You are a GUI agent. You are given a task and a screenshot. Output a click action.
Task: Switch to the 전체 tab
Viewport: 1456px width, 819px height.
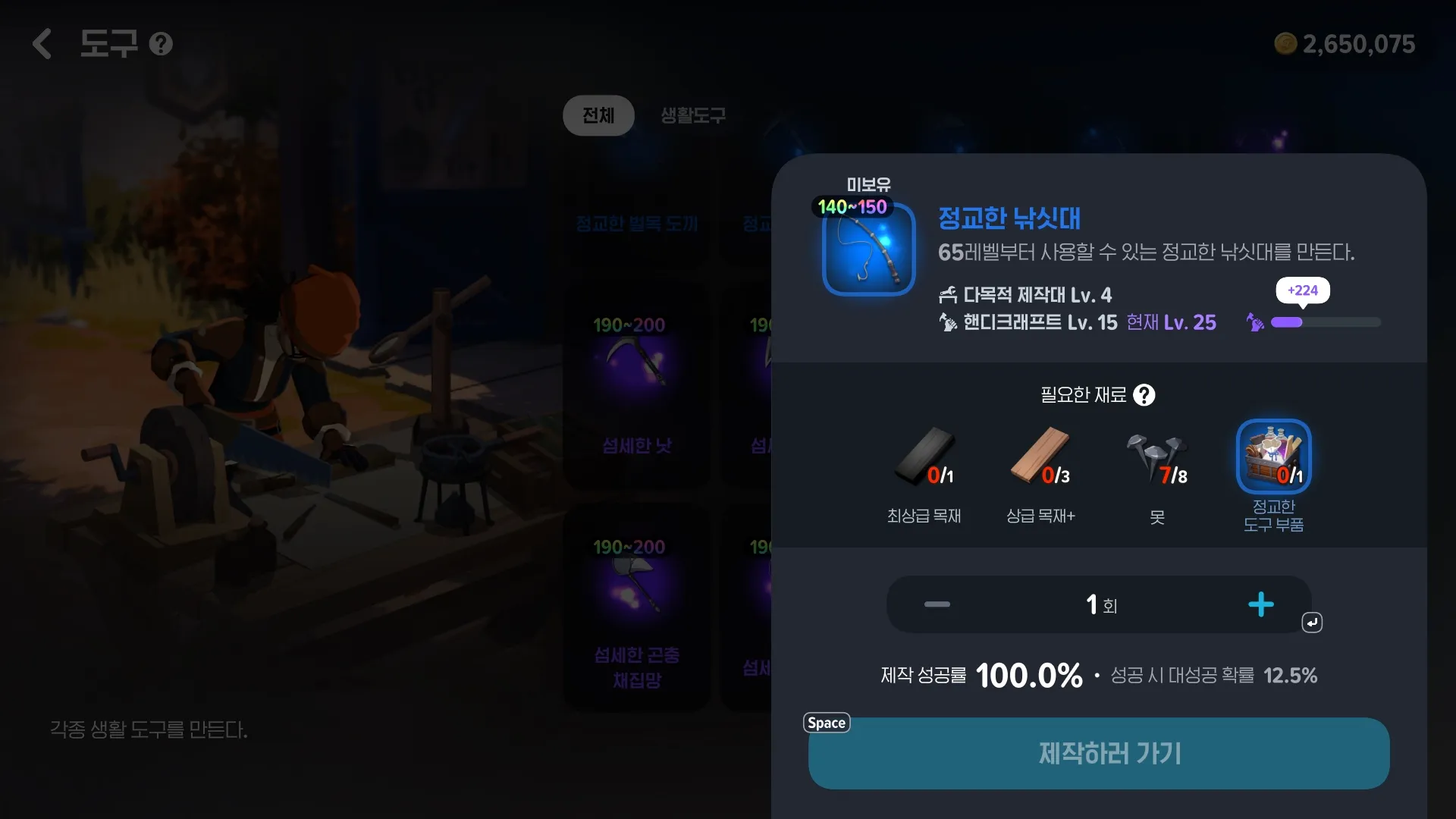point(598,115)
